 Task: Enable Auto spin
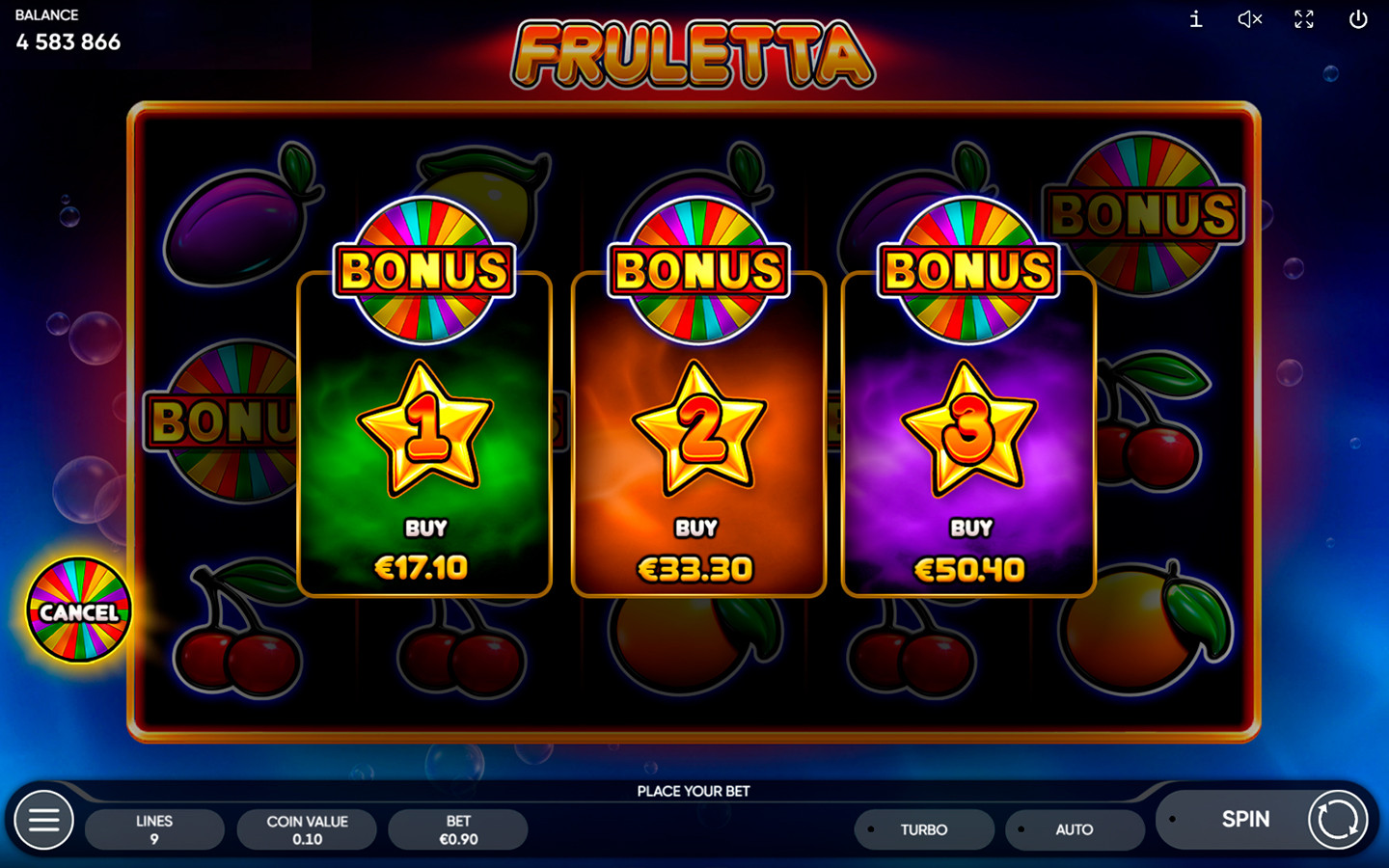(1074, 829)
